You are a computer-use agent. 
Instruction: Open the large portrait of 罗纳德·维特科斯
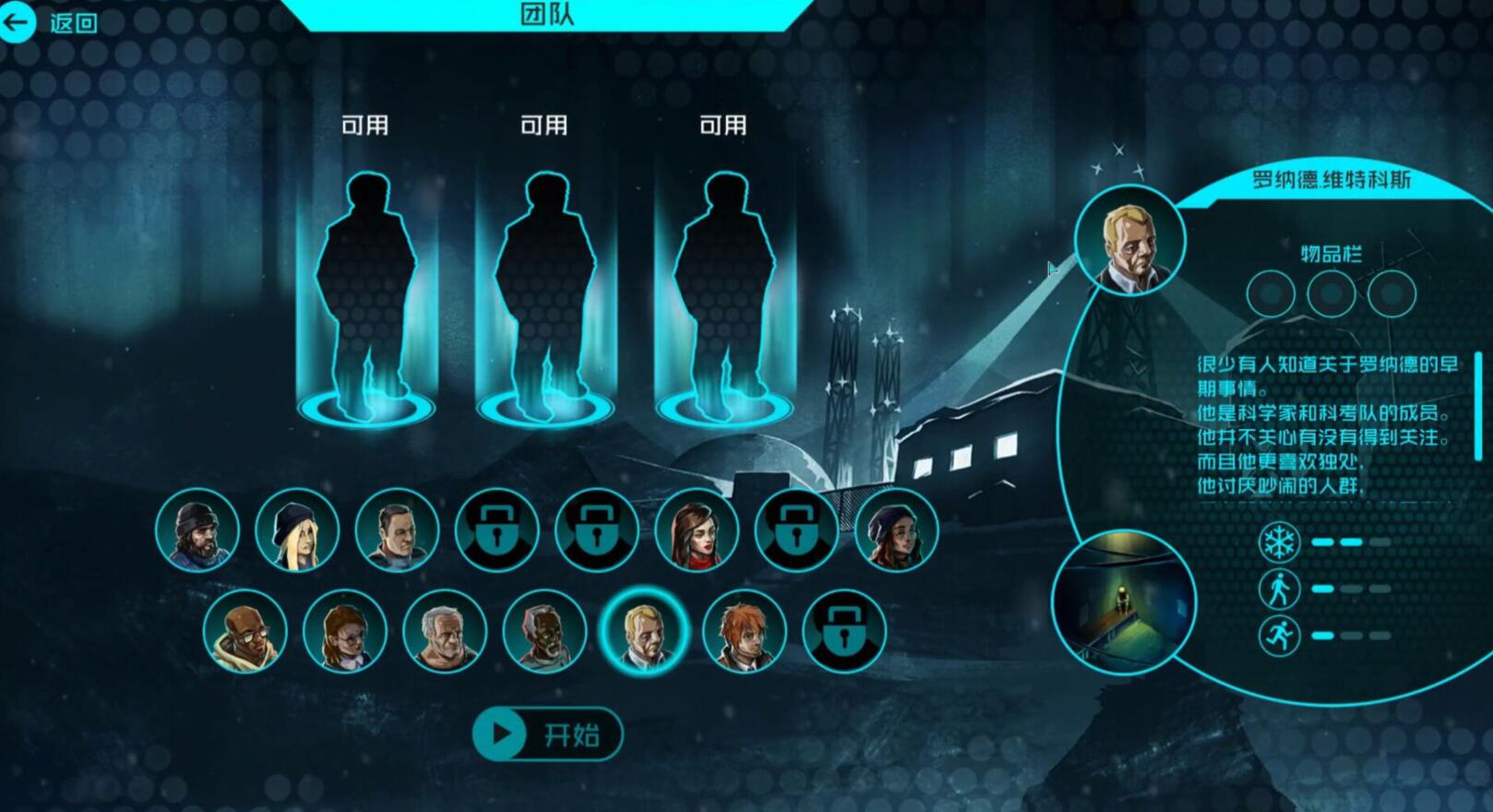pyautogui.click(x=1129, y=240)
